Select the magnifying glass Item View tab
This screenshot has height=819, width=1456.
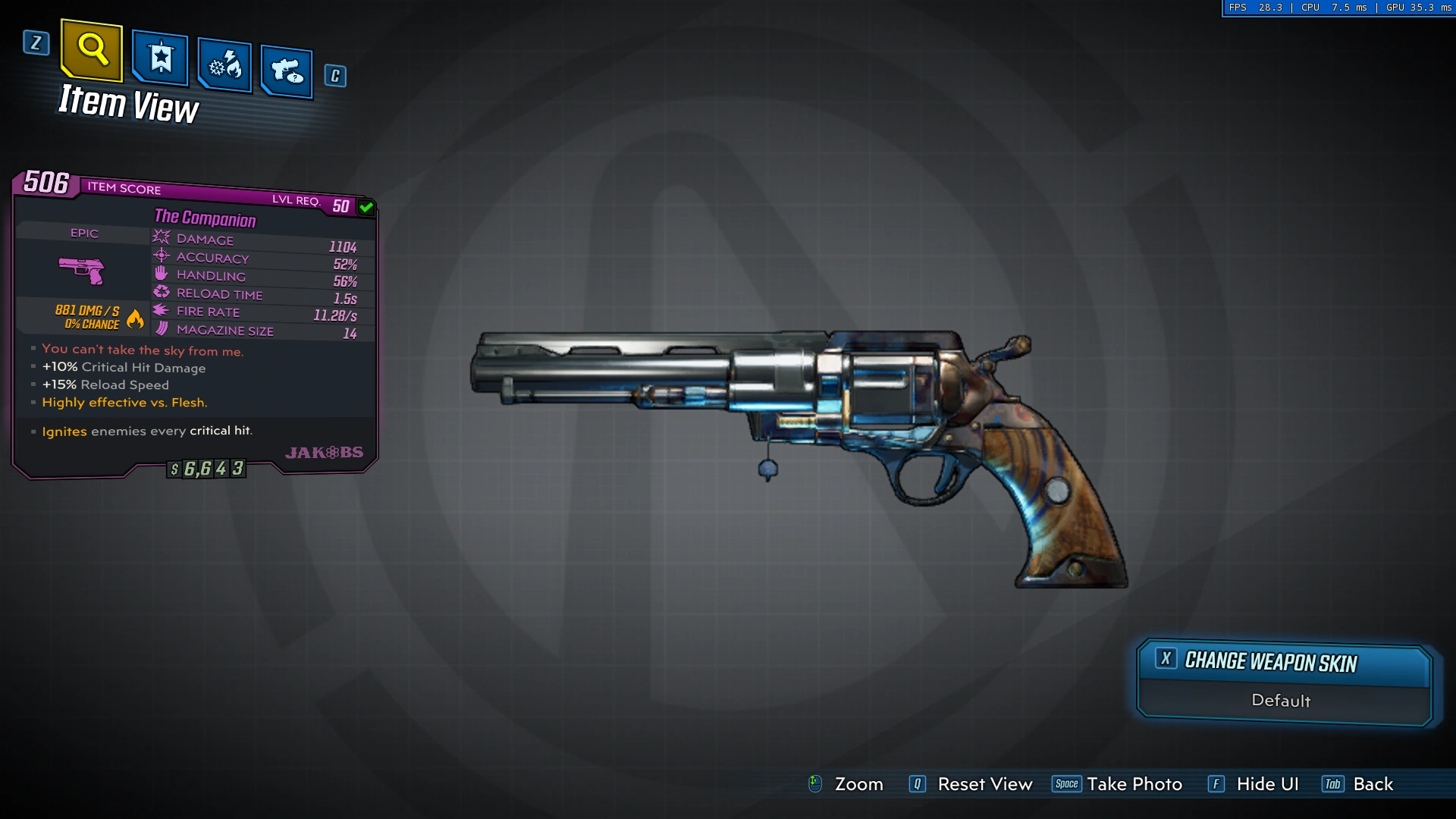click(92, 50)
